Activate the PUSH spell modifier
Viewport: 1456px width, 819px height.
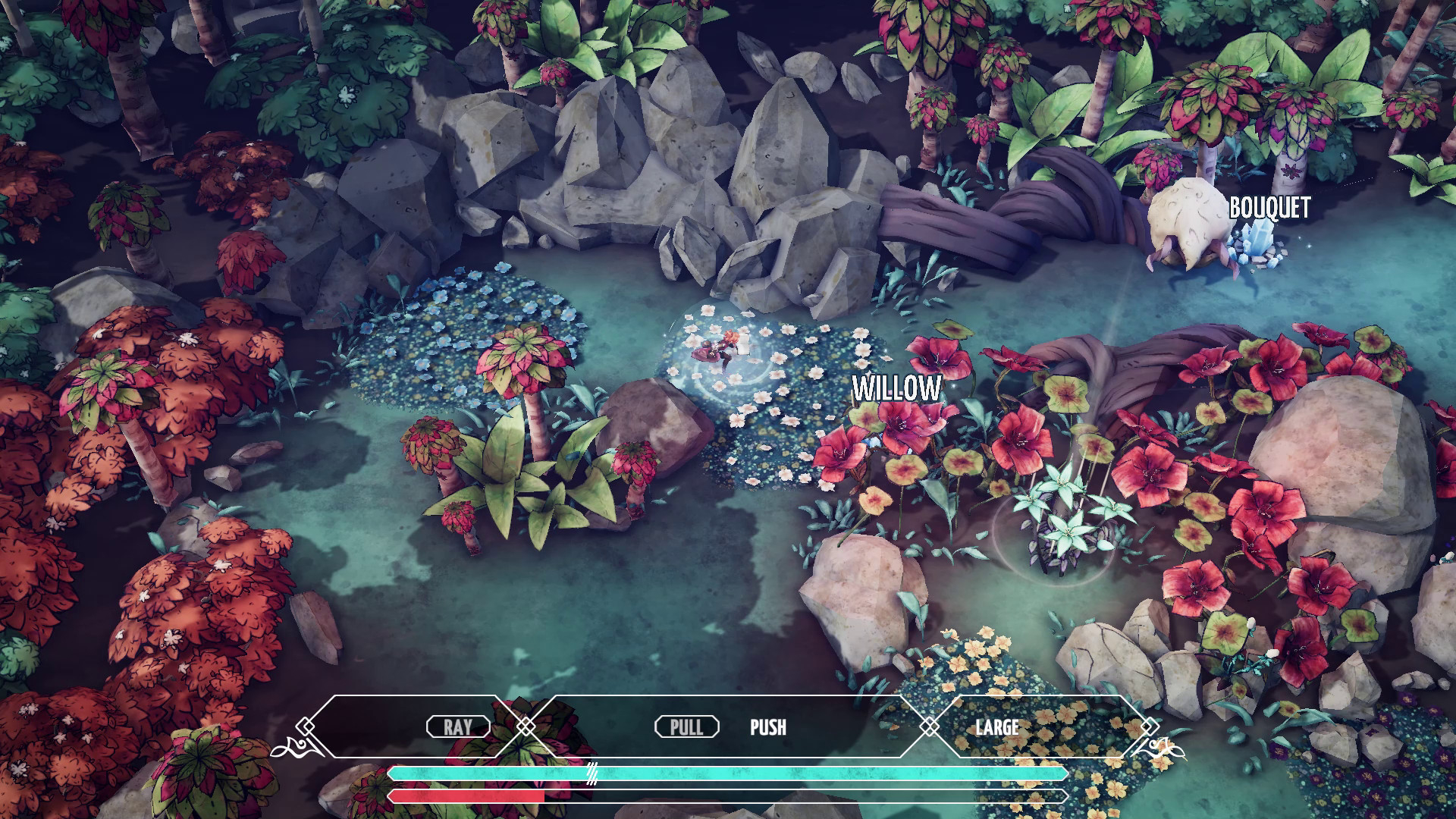click(767, 727)
